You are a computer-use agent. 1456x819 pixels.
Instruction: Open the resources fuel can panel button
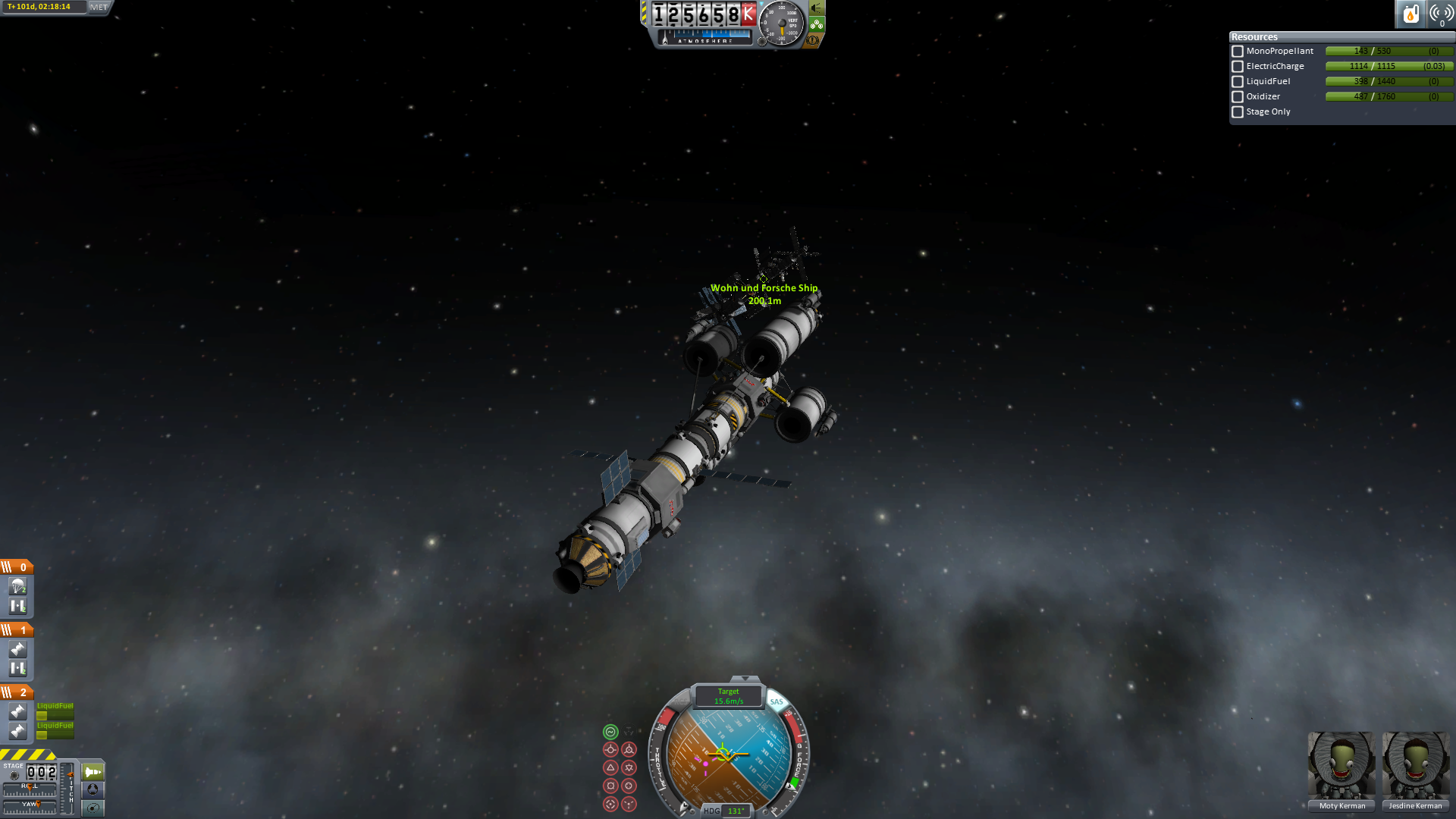coord(1410,14)
